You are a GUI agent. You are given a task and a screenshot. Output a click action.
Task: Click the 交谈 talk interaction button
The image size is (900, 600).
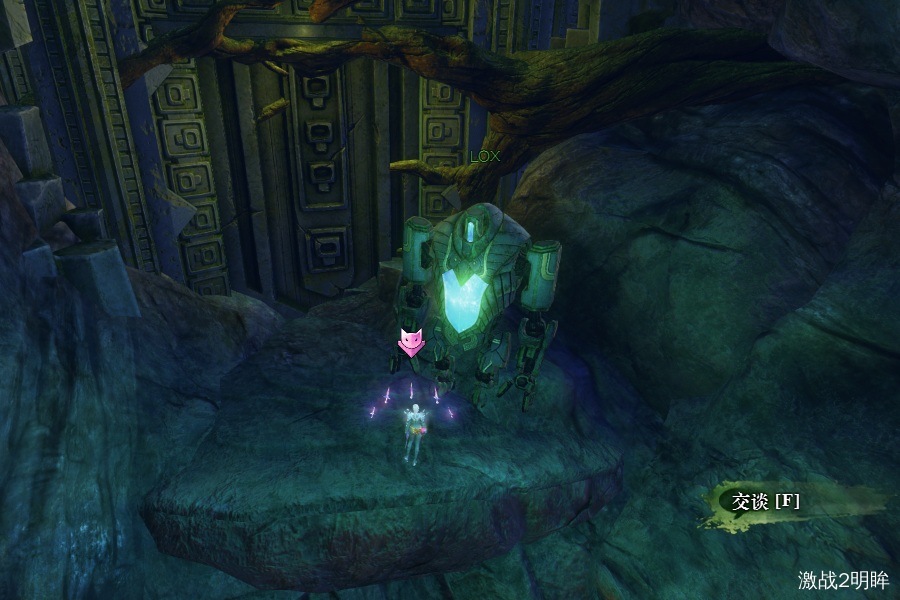click(x=766, y=502)
